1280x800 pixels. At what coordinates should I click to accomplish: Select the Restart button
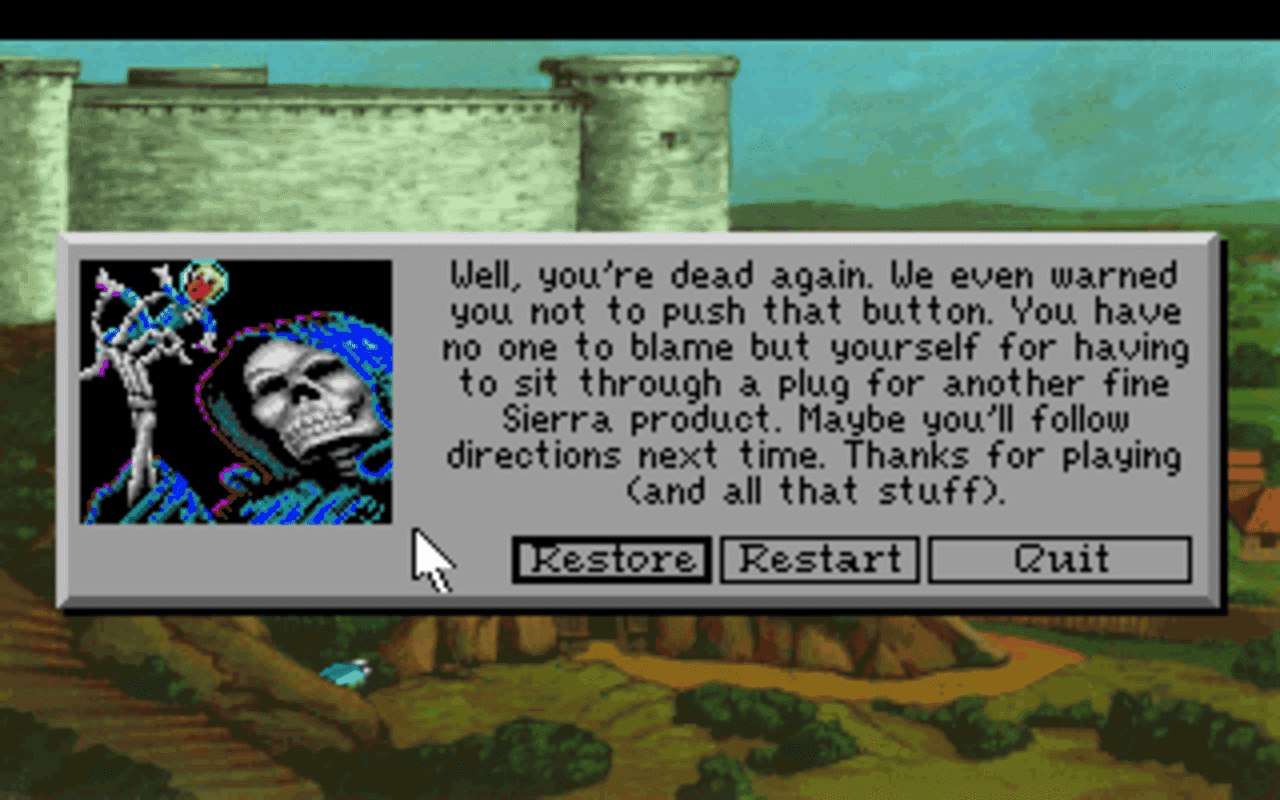pos(820,559)
